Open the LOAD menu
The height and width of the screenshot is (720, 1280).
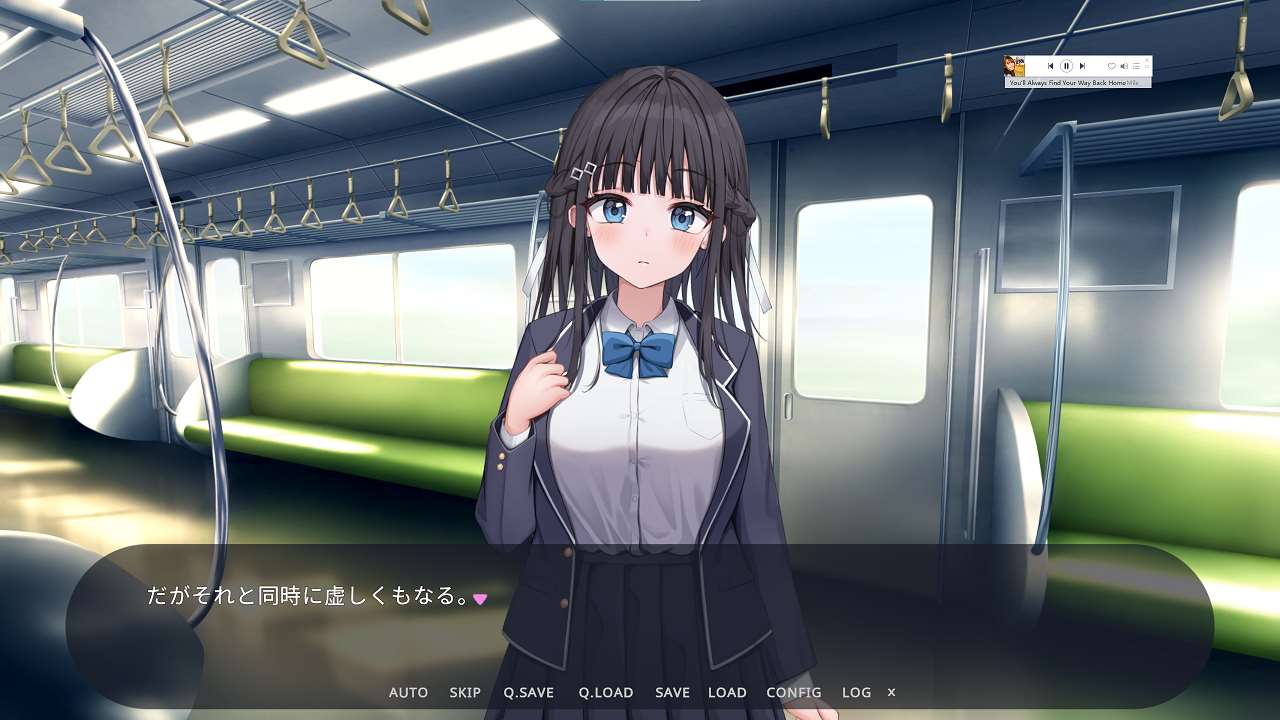click(x=727, y=692)
